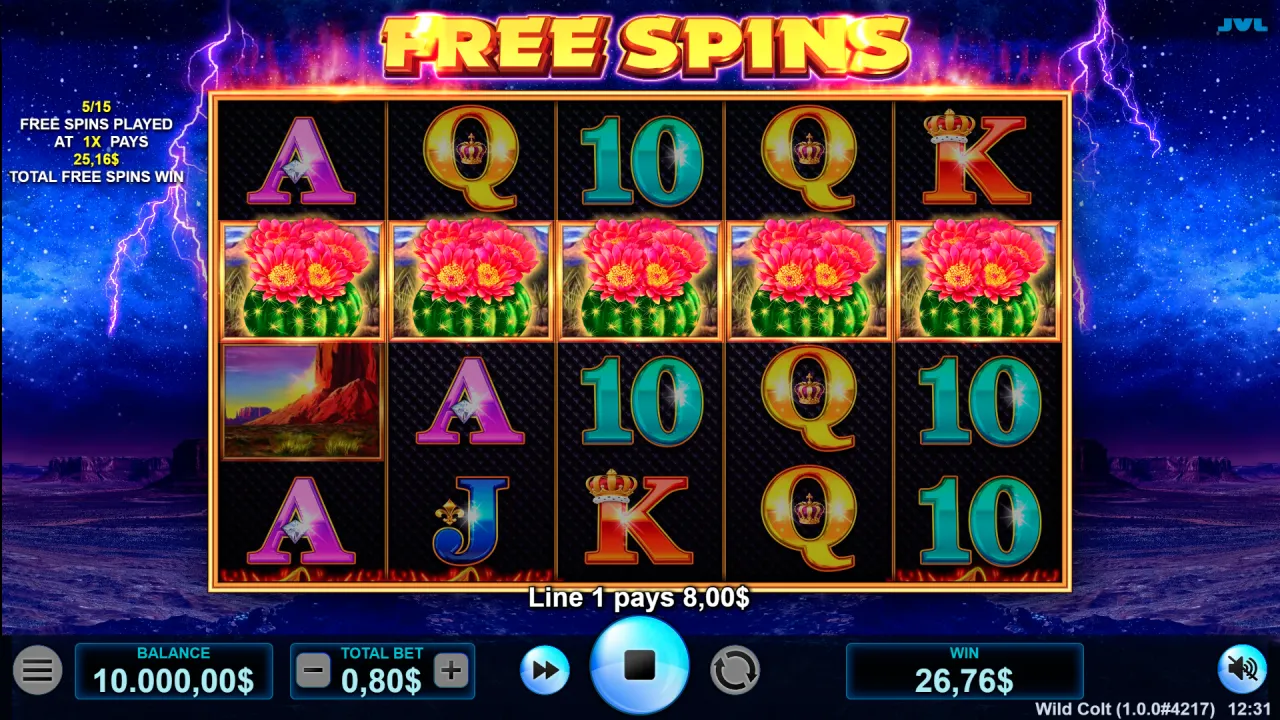Expand the game menu options
This screenshot has height=720, width=1280.
click(x=38, y=670)
